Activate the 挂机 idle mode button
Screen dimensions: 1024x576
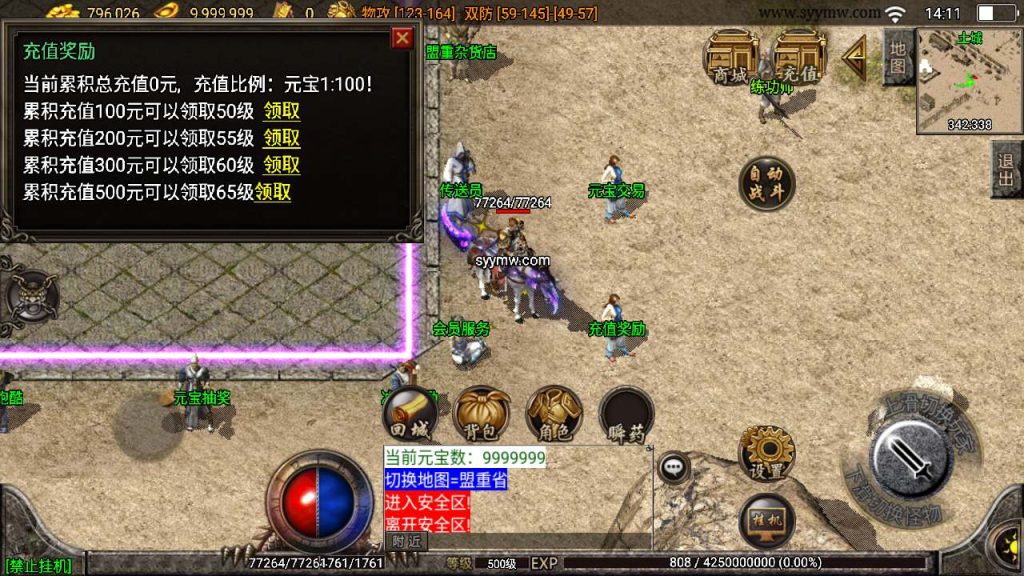point(767,522)
